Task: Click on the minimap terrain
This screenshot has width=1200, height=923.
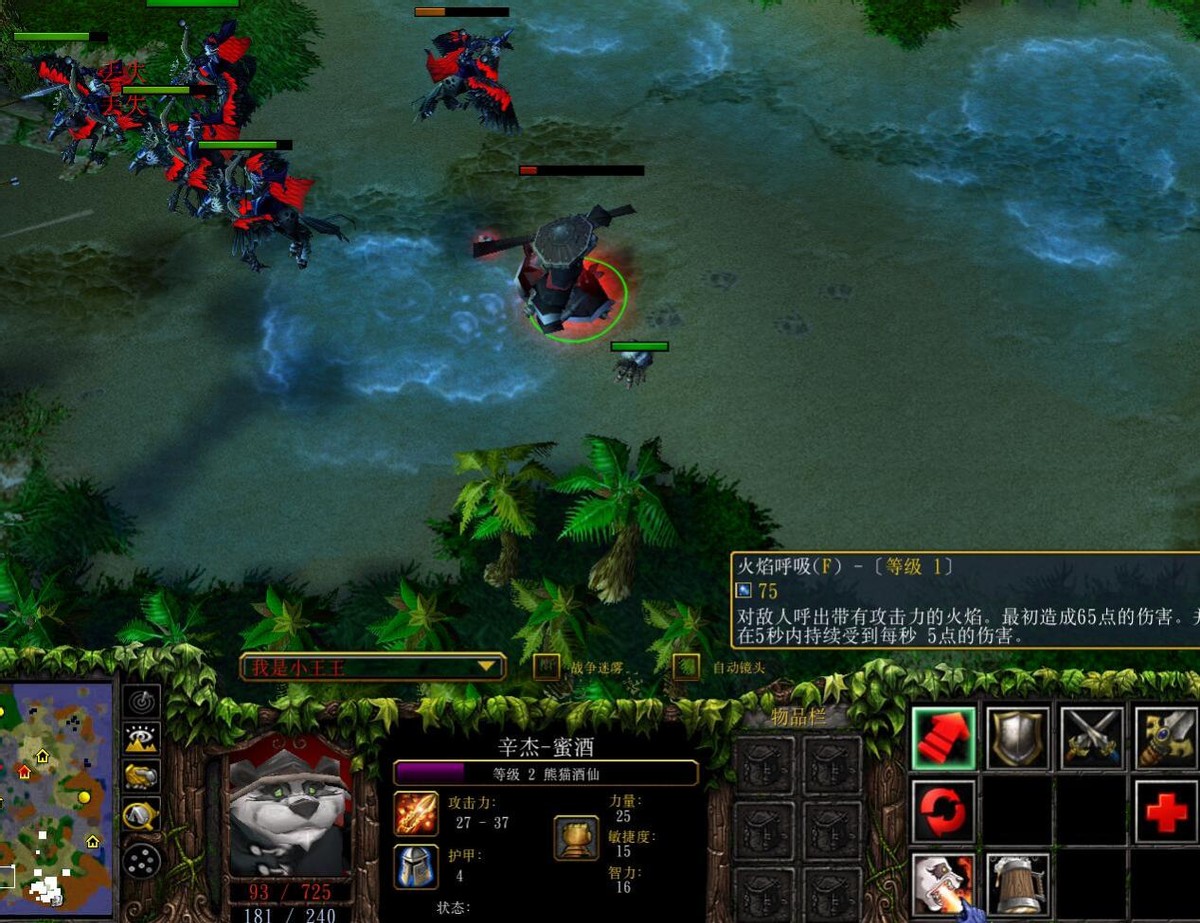Action: [55, 790]
